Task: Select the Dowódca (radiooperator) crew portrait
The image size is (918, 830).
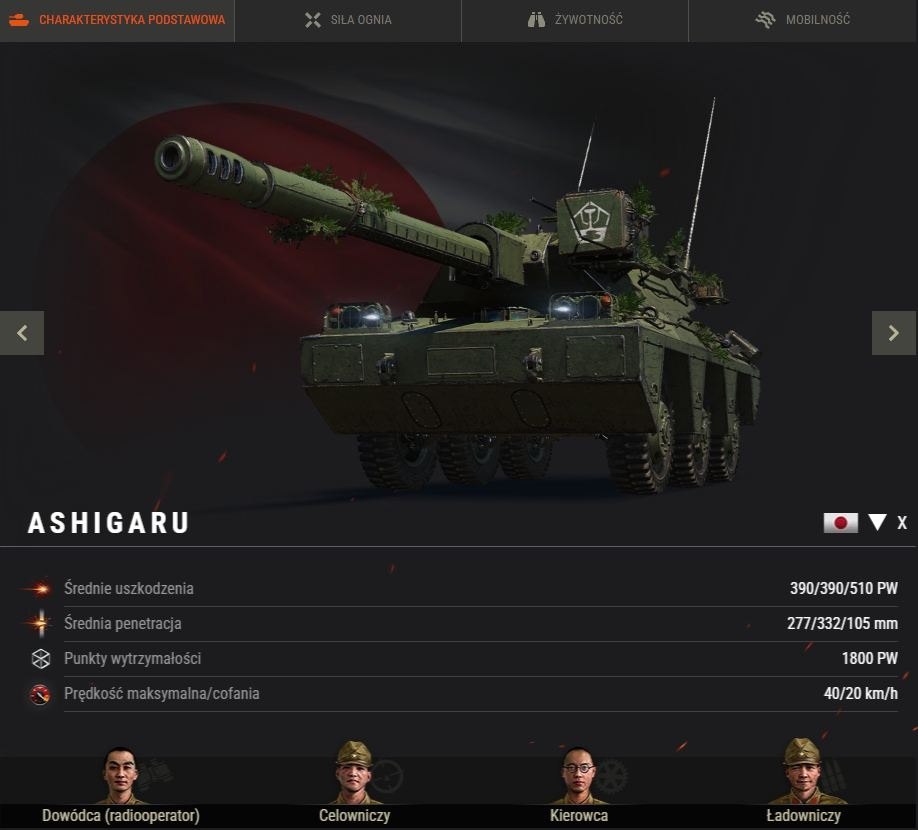Action: (x=121, y=775)
